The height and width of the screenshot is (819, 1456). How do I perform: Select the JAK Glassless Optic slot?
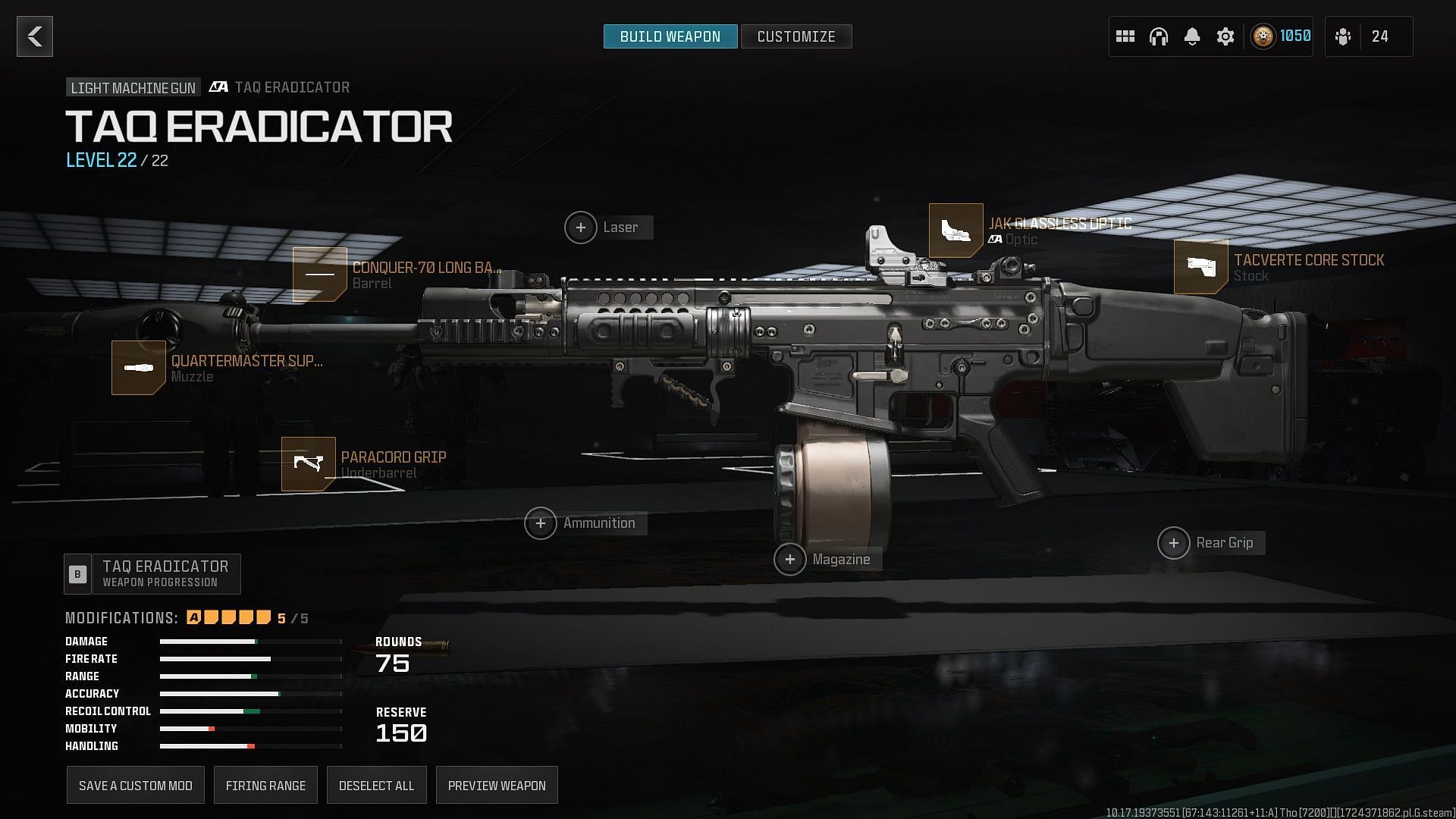(955, 231)
